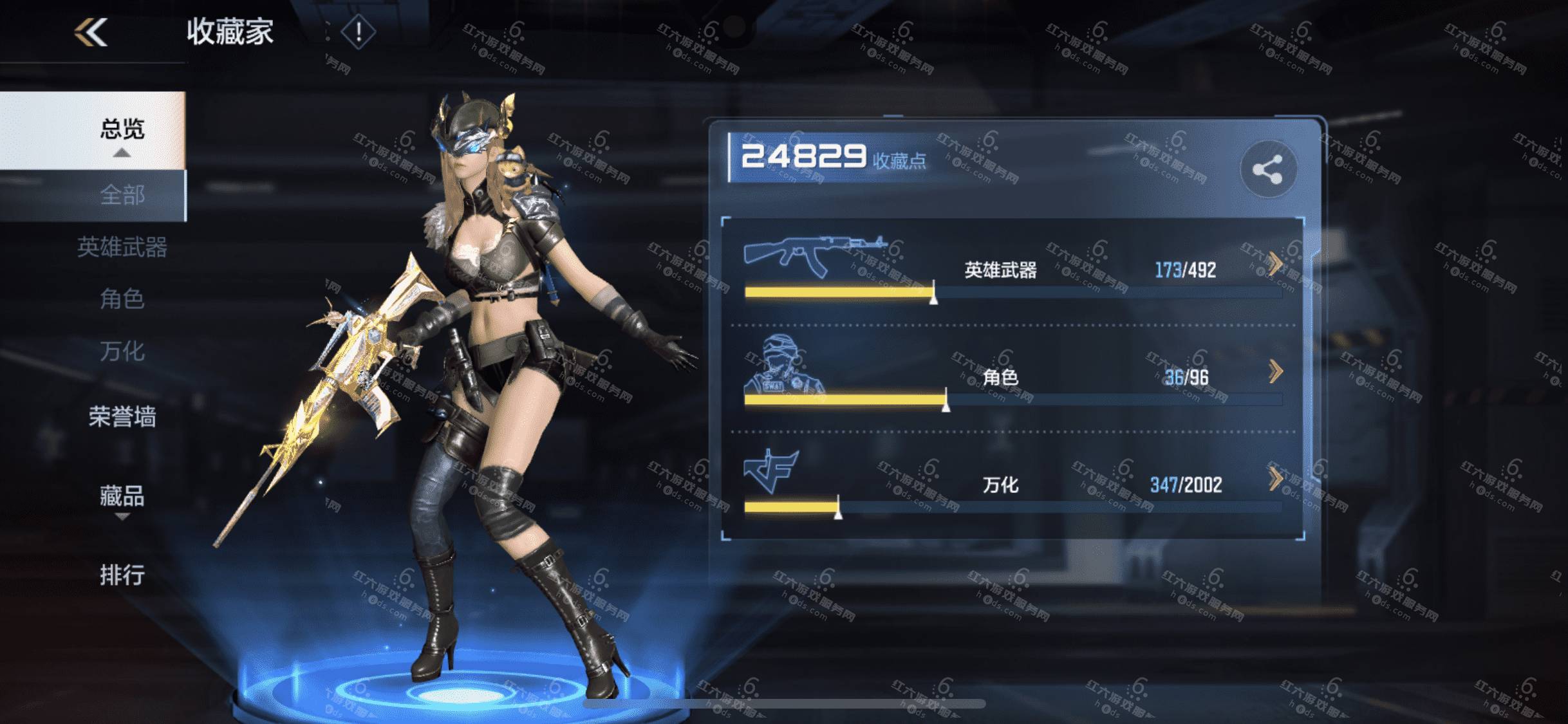
Task: Click the share button
Action: (1267, 170)
